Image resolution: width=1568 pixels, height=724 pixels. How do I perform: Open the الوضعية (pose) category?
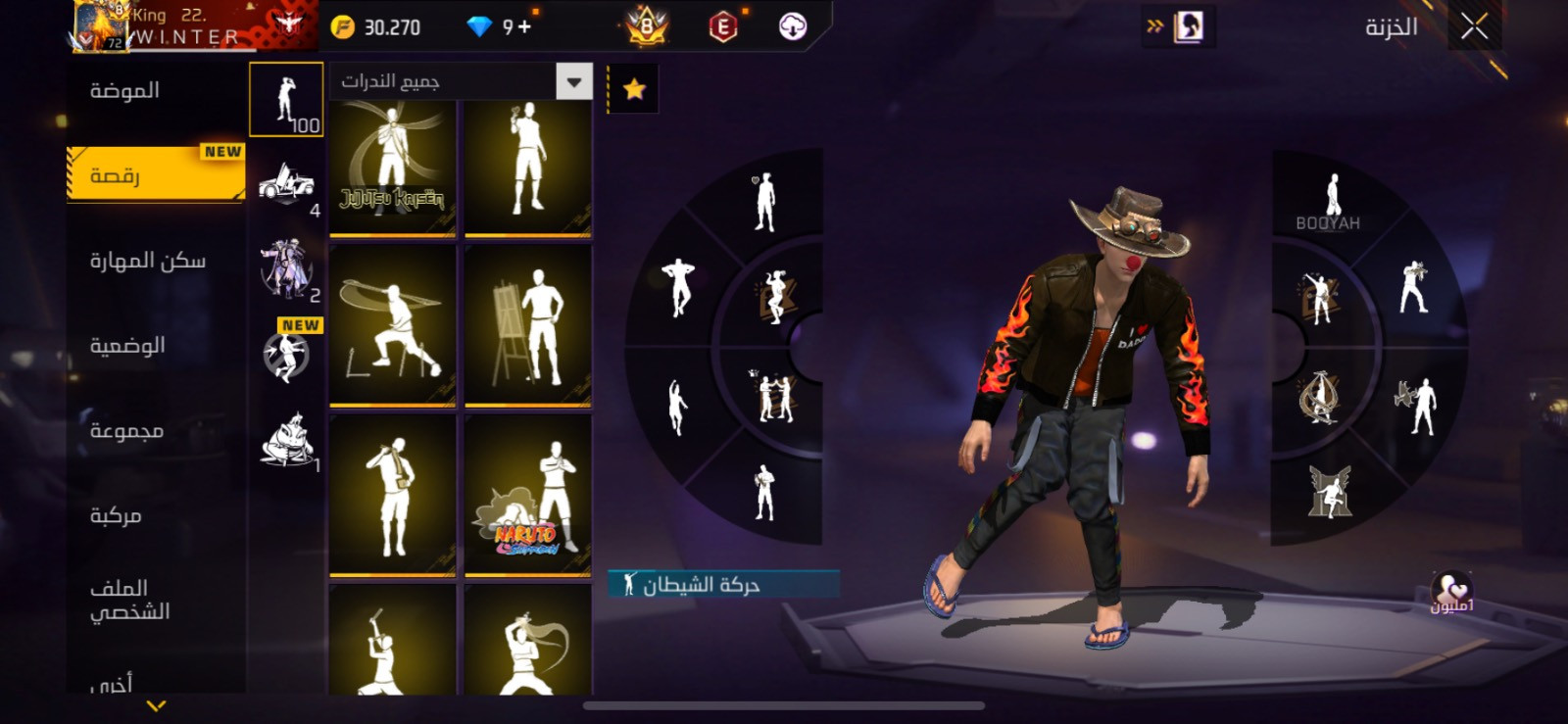pos(127,346)
